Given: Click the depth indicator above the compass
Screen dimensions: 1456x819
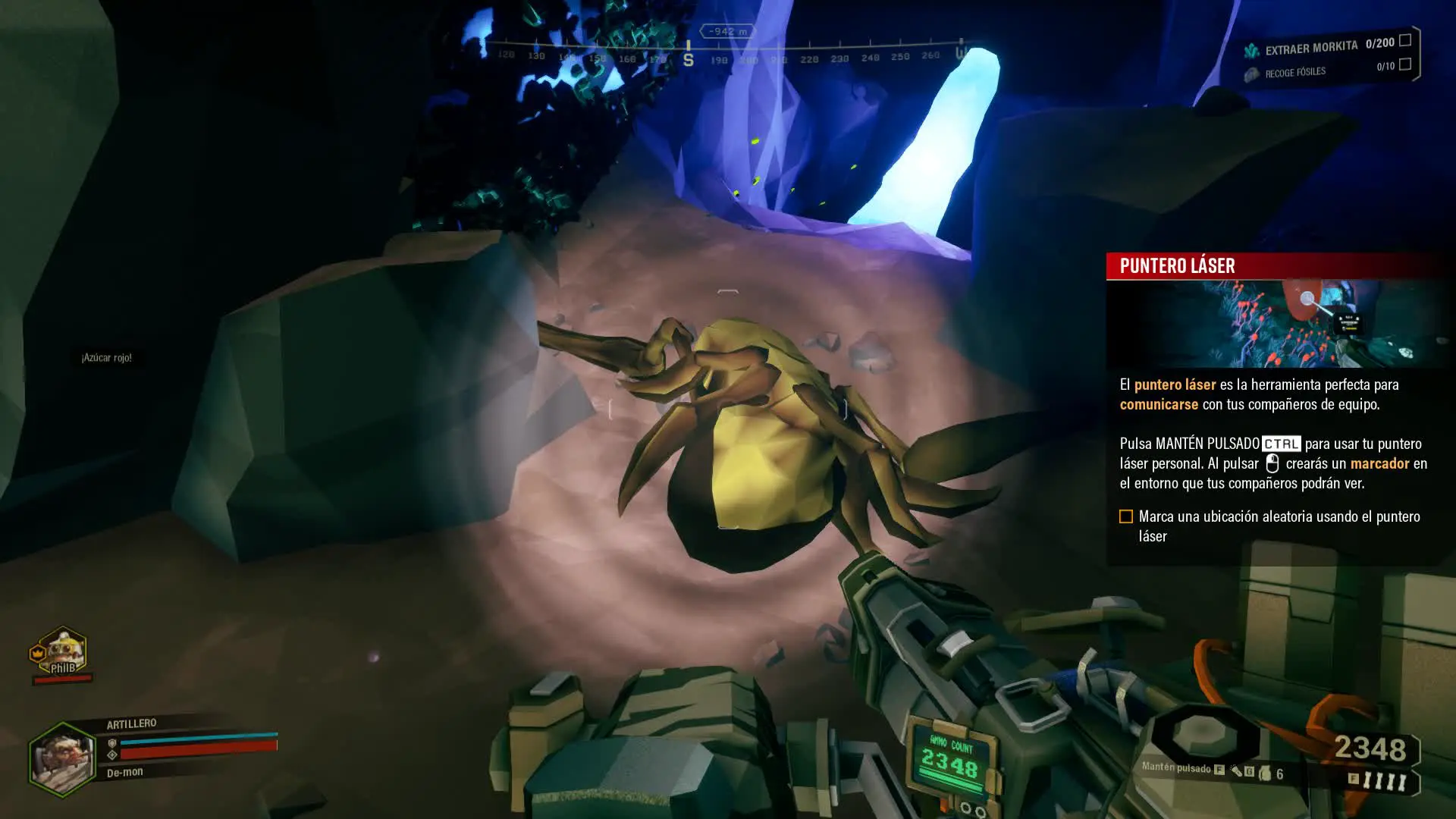Looking at the screenshot, I should (x=726, y=31).
